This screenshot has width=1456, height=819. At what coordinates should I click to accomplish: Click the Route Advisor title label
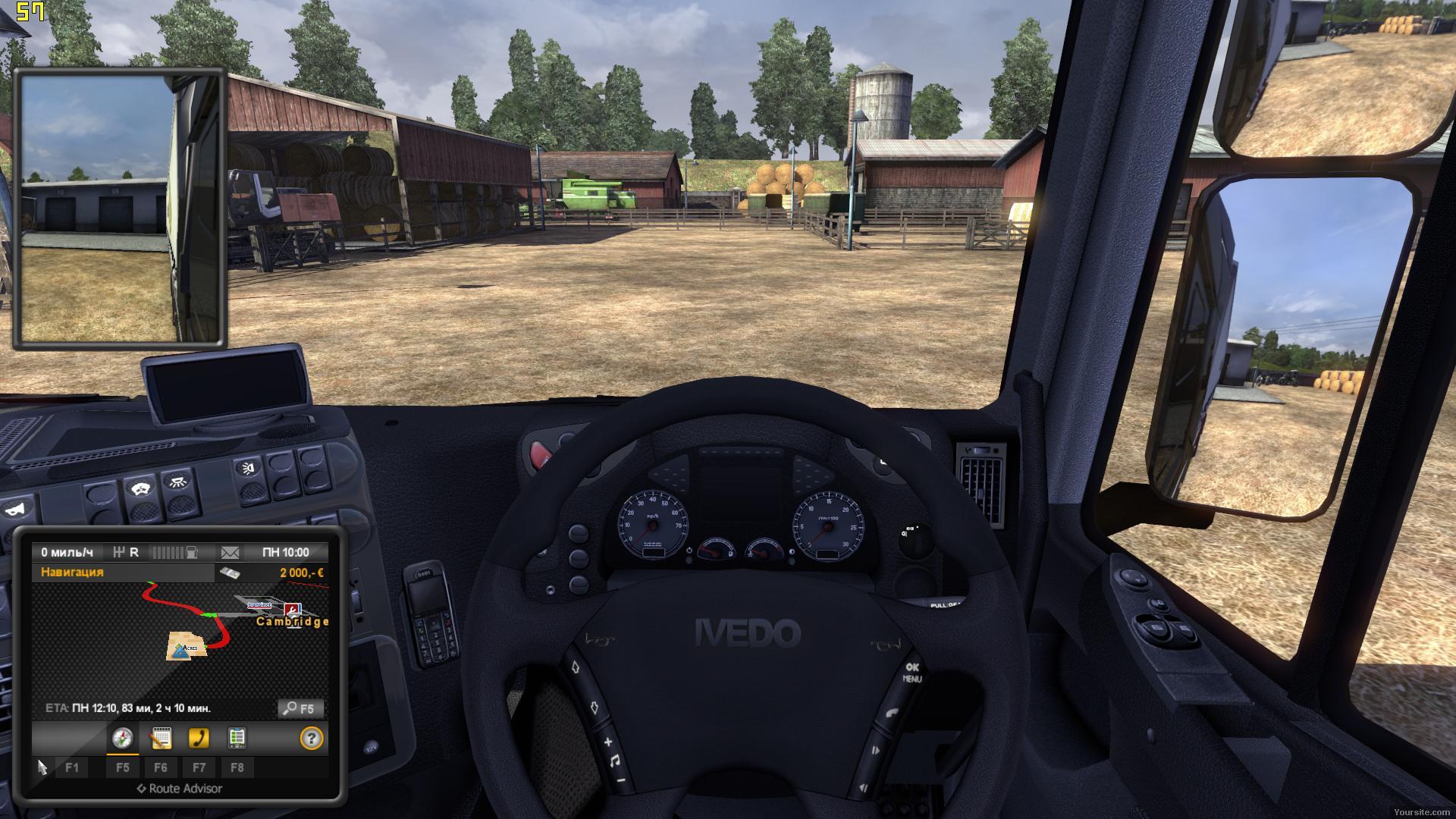click(x=180, y=789)
